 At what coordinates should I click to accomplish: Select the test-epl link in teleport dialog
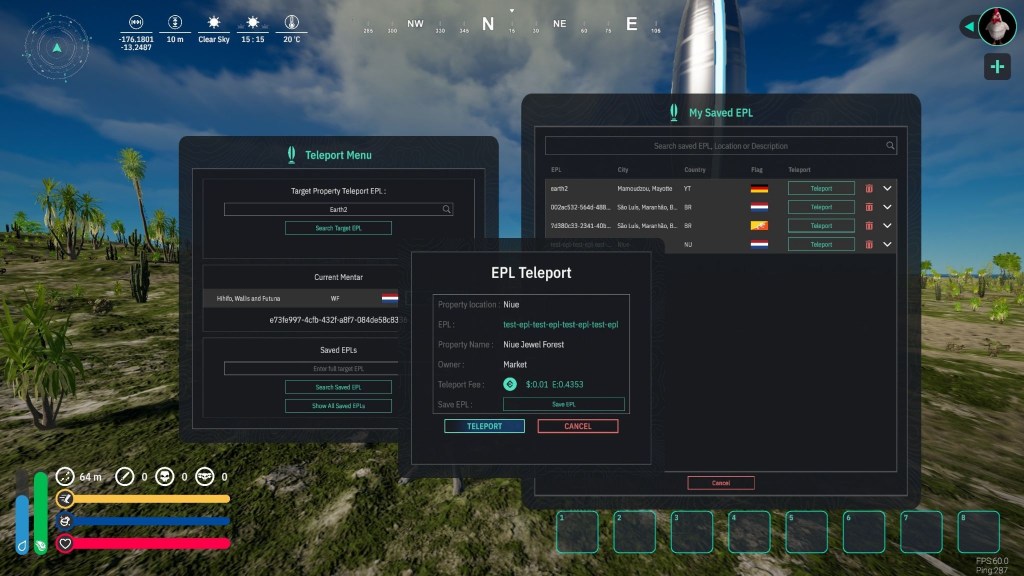pyautogui.click(x=560, y=325)
